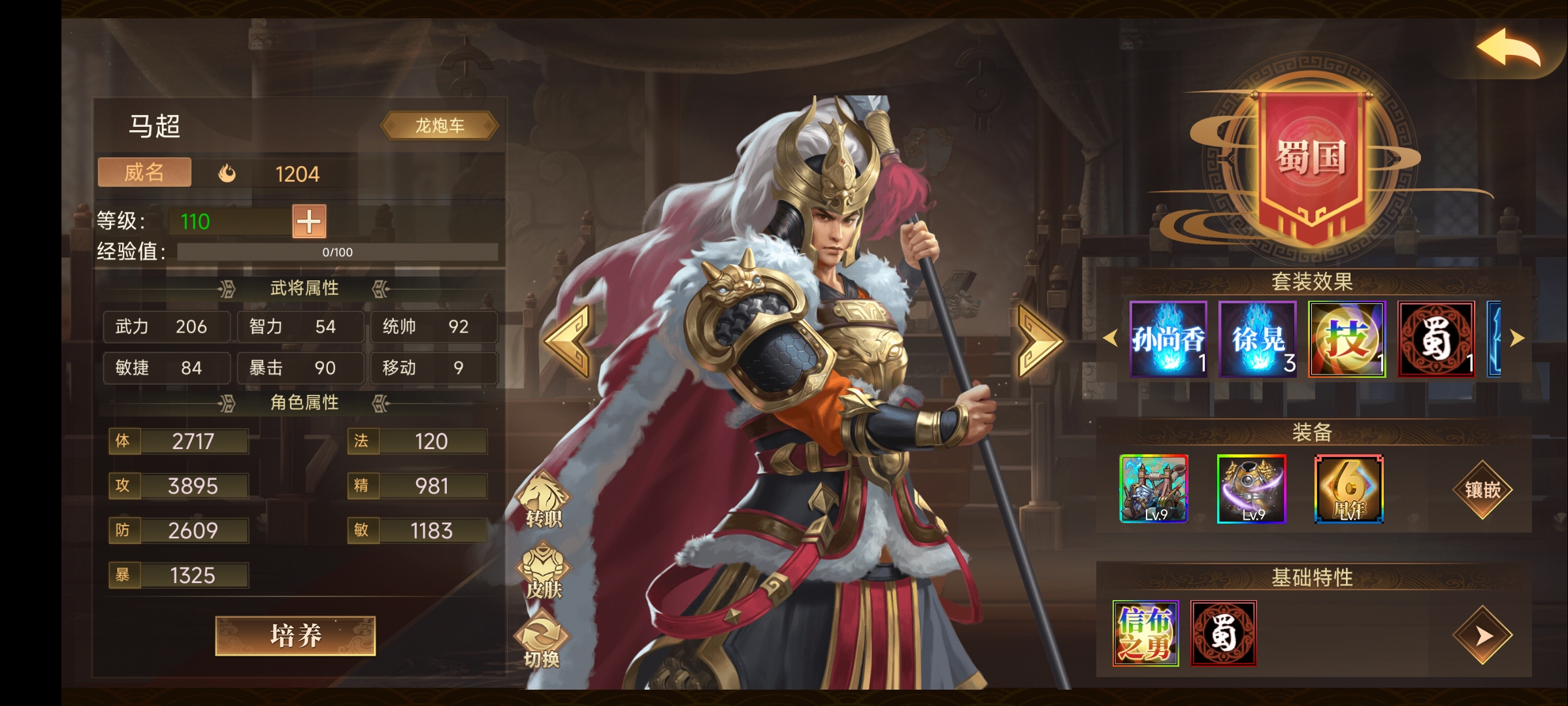Tap the 切换 switch button
The image size is (1568, 706).
[x=542, y=644]
